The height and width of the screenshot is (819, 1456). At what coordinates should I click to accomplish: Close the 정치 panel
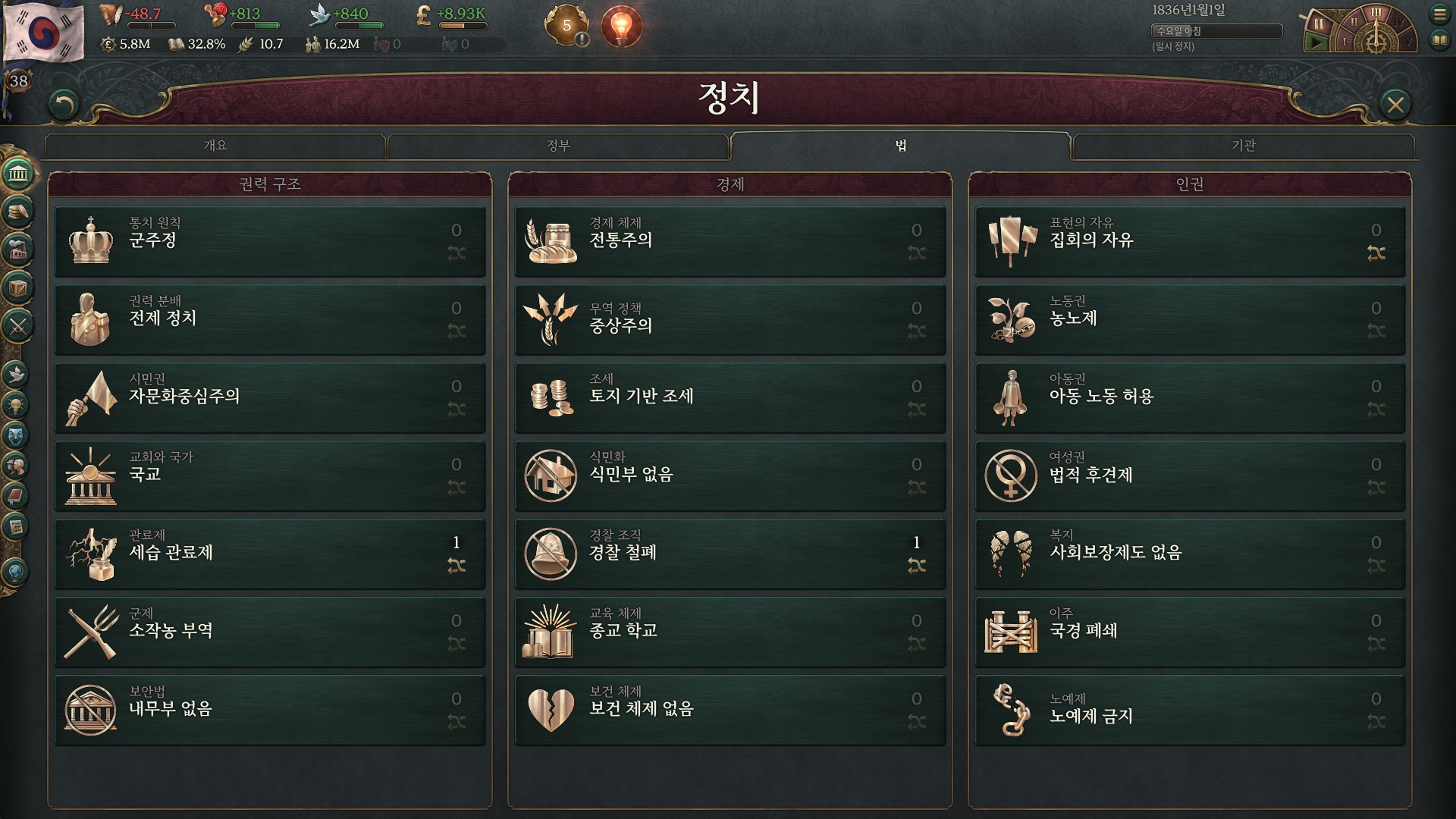click(1395, 105)
